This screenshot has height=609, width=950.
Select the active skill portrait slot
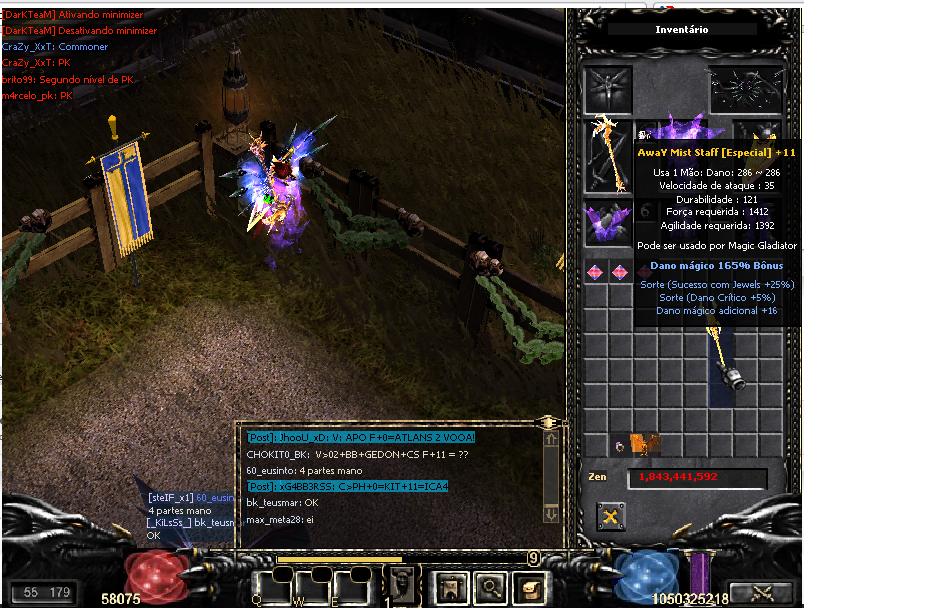403,583
